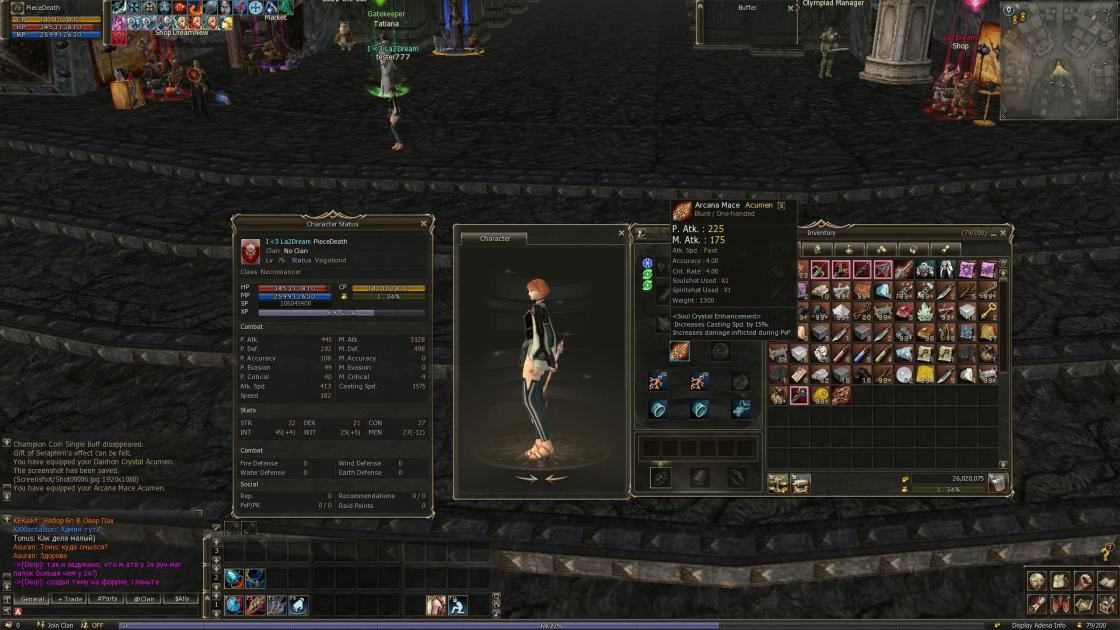Viewport: 1120px width, 630px height.
Task: Open the backpack inventory menu icon
Action: [x=1060, y=582]
